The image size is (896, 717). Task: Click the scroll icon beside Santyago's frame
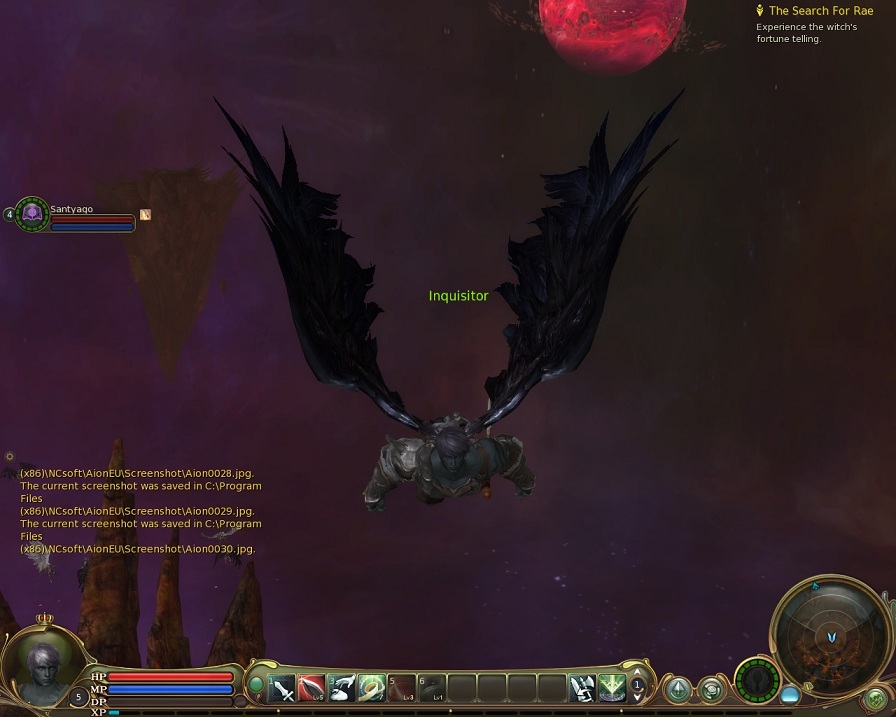145,214
